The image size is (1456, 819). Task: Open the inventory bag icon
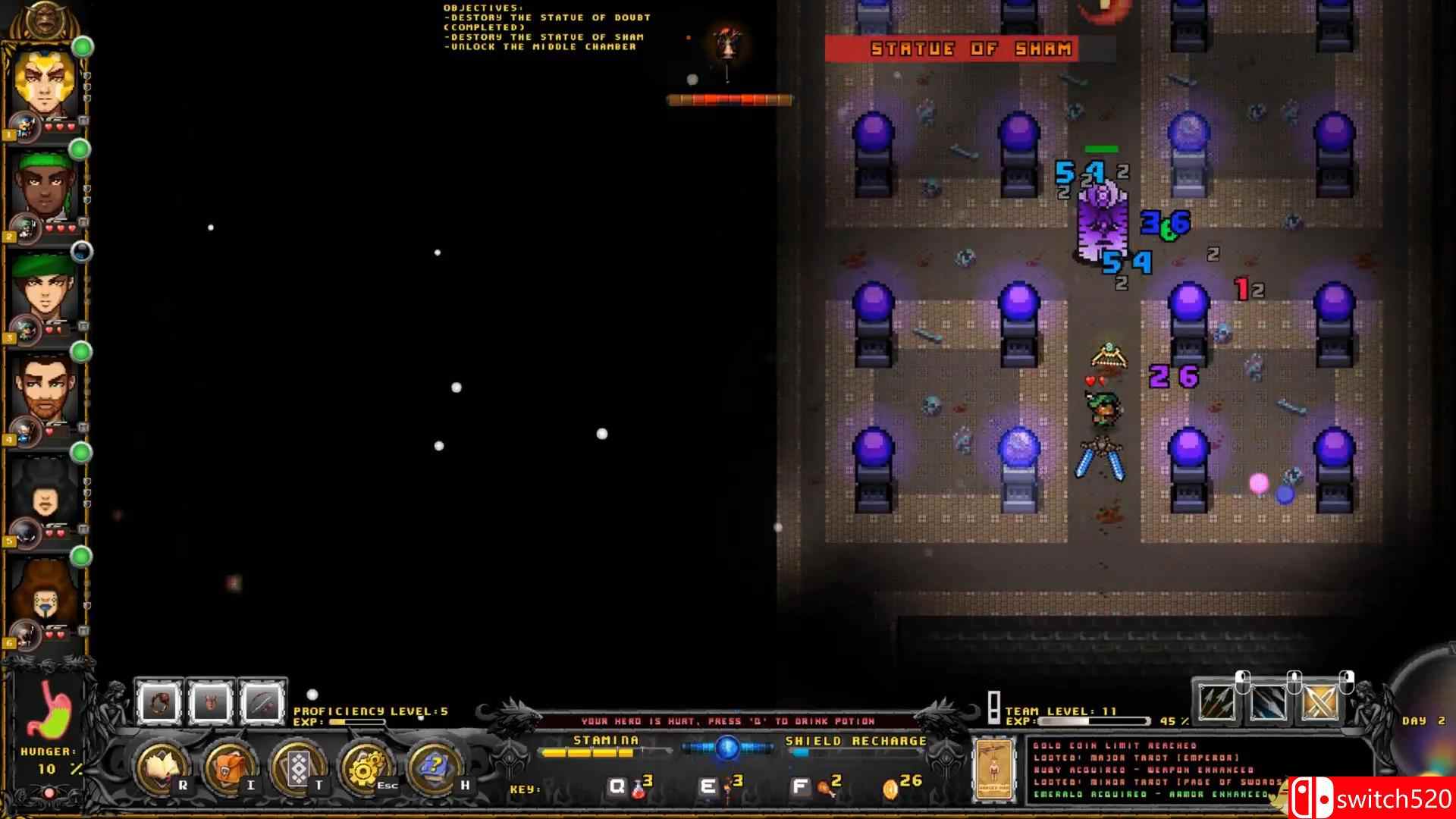[x=227, y=768]
